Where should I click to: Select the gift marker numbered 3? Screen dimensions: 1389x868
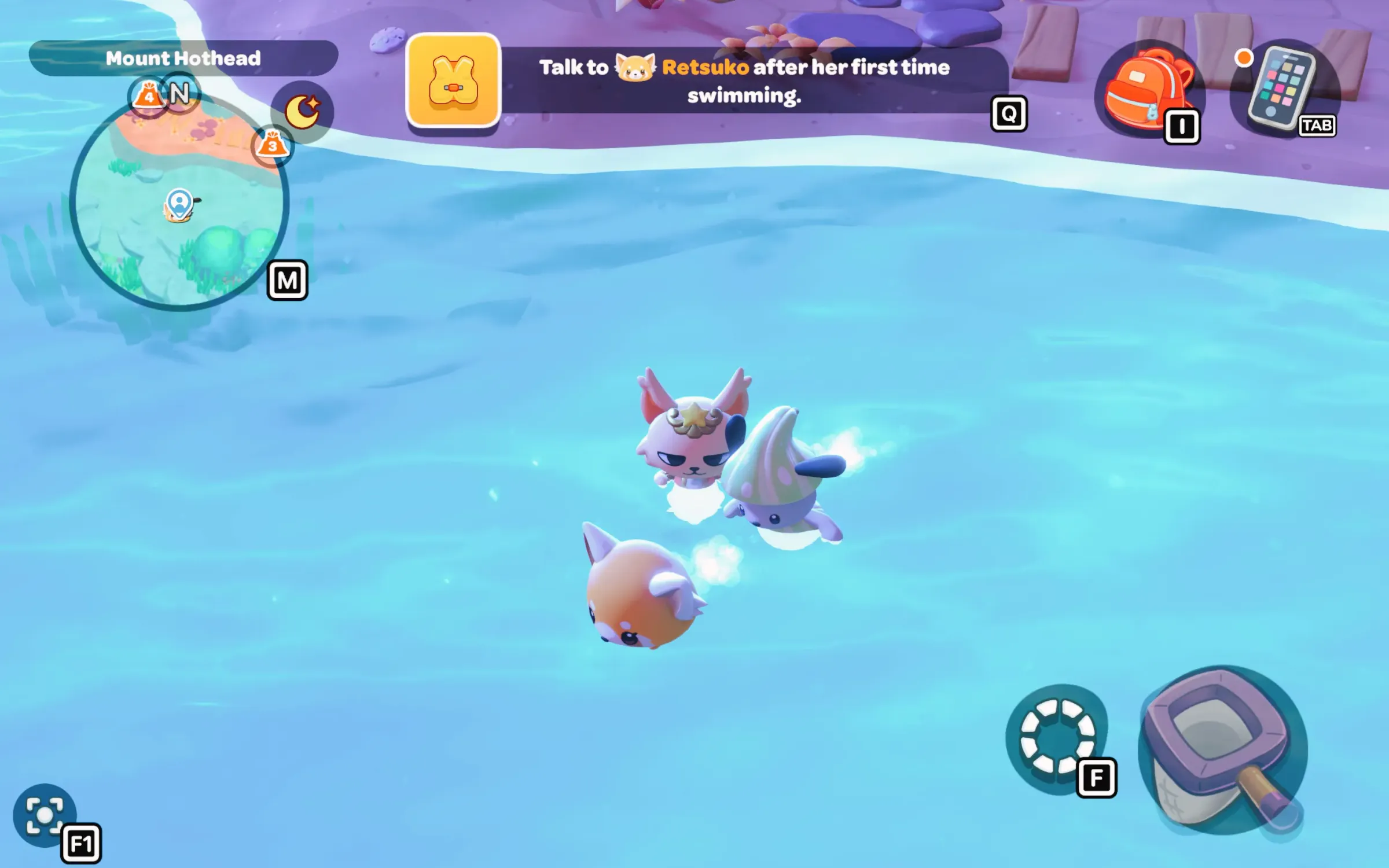273,145
